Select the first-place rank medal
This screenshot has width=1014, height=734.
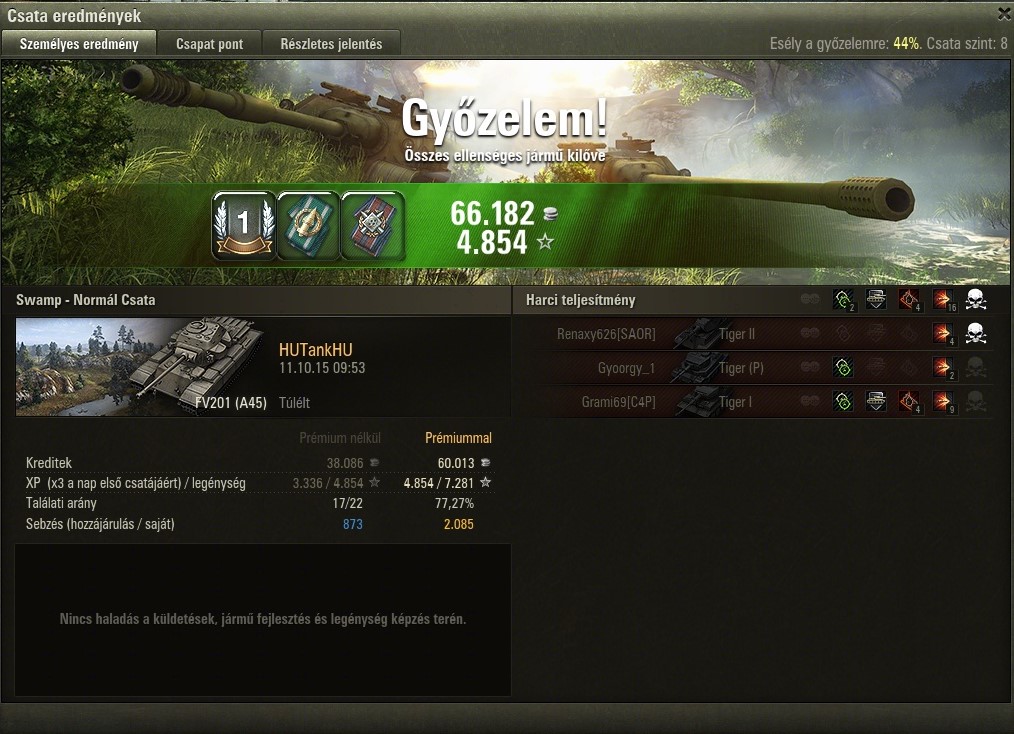(243, 225)
